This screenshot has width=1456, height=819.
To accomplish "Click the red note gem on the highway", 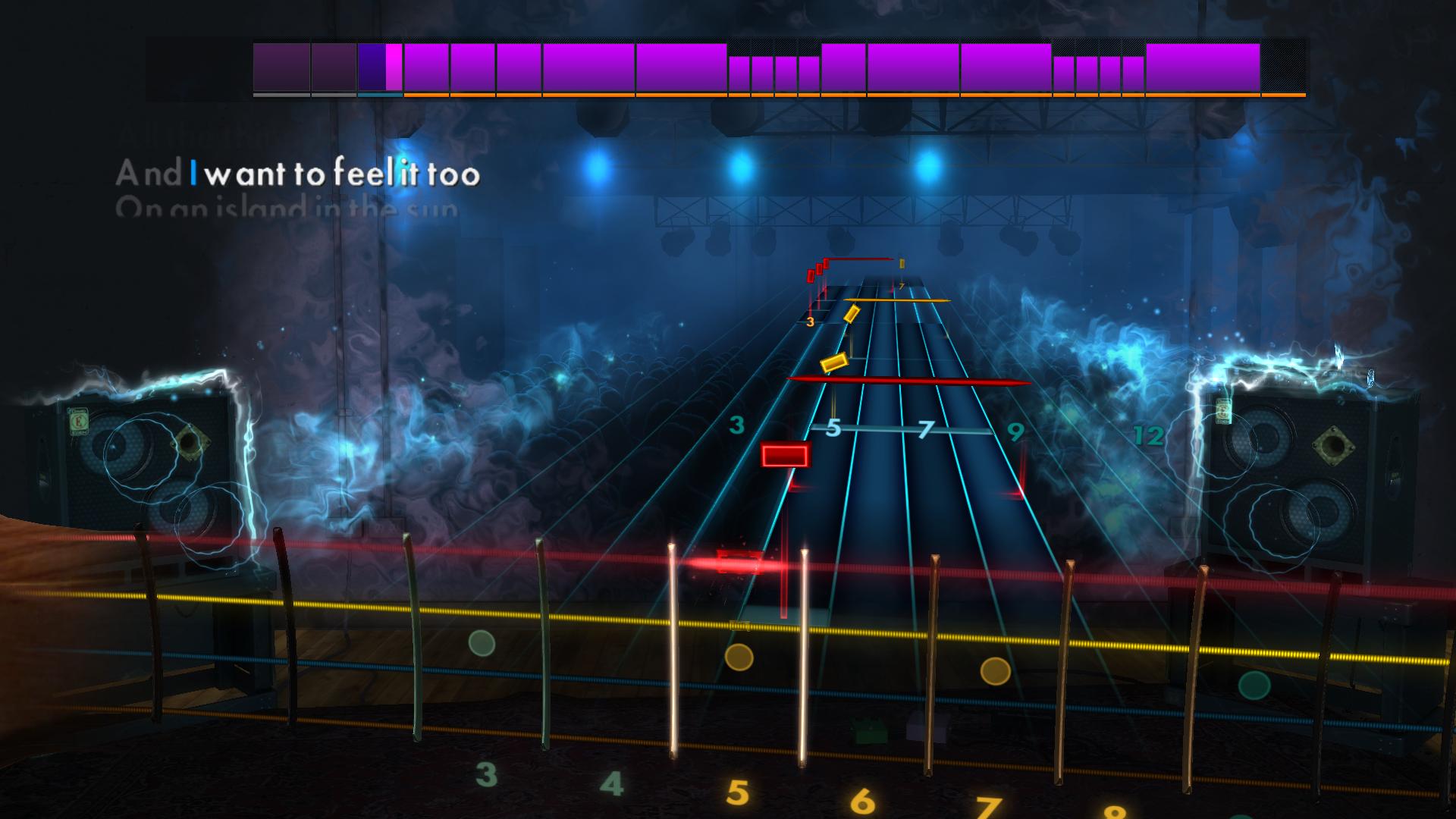I will (785, 455).
